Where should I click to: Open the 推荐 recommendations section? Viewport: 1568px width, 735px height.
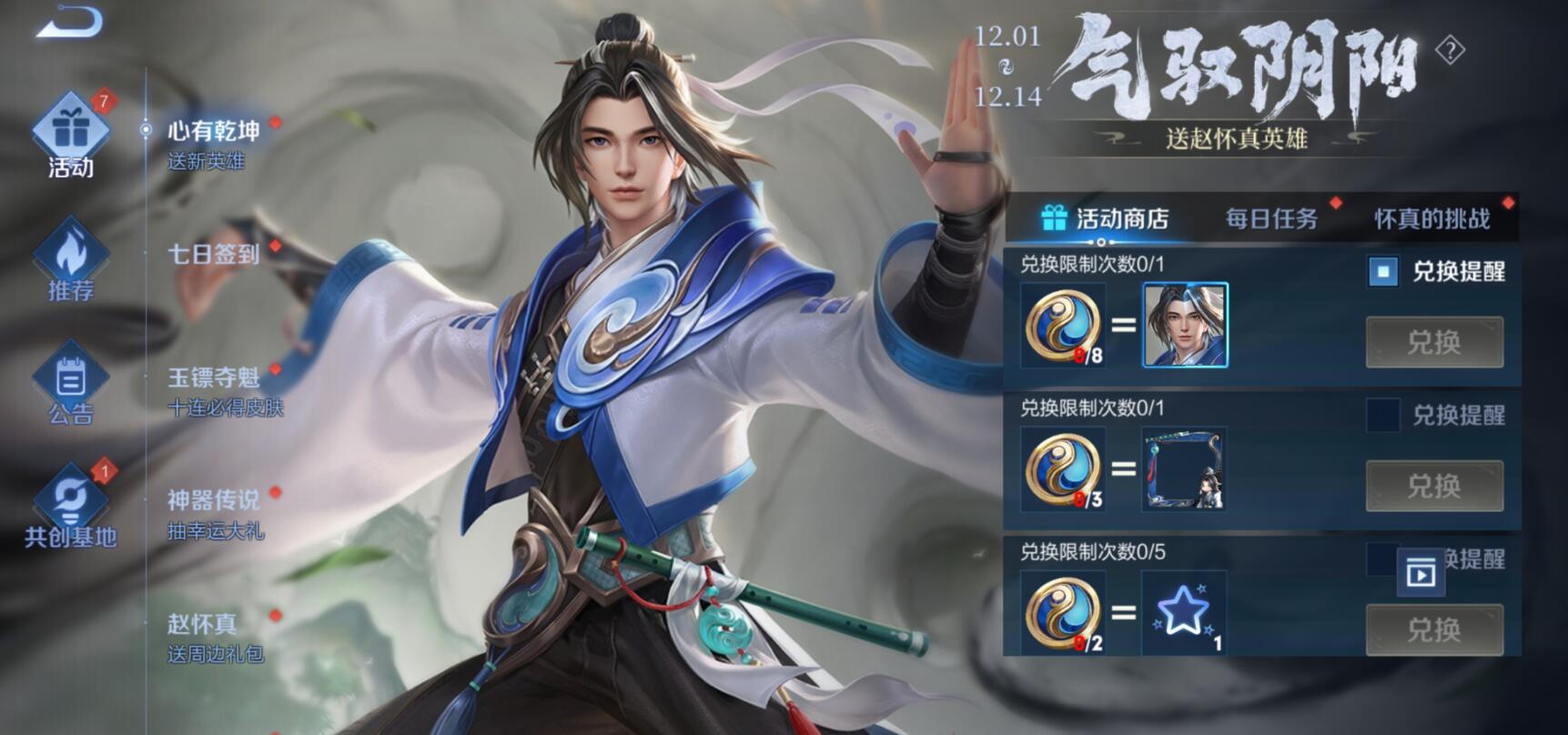tap(71, 261)
